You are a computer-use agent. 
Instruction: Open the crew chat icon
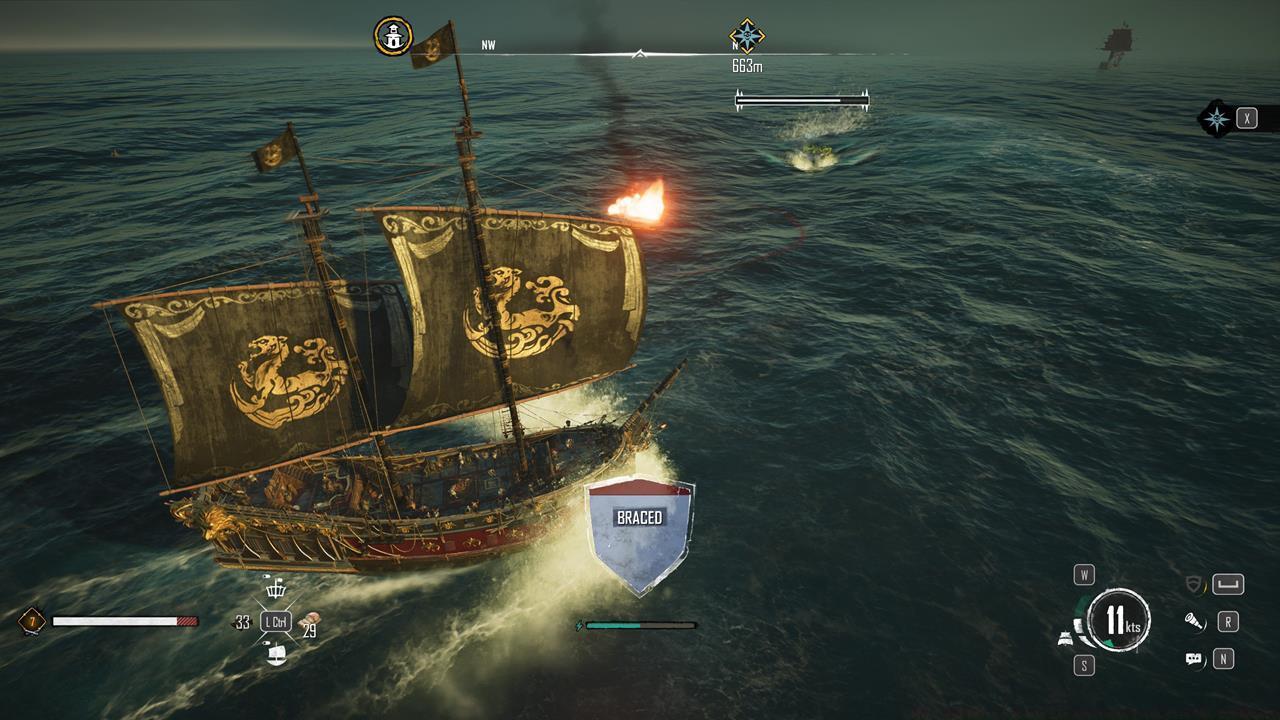click(x=1193, y=658)
